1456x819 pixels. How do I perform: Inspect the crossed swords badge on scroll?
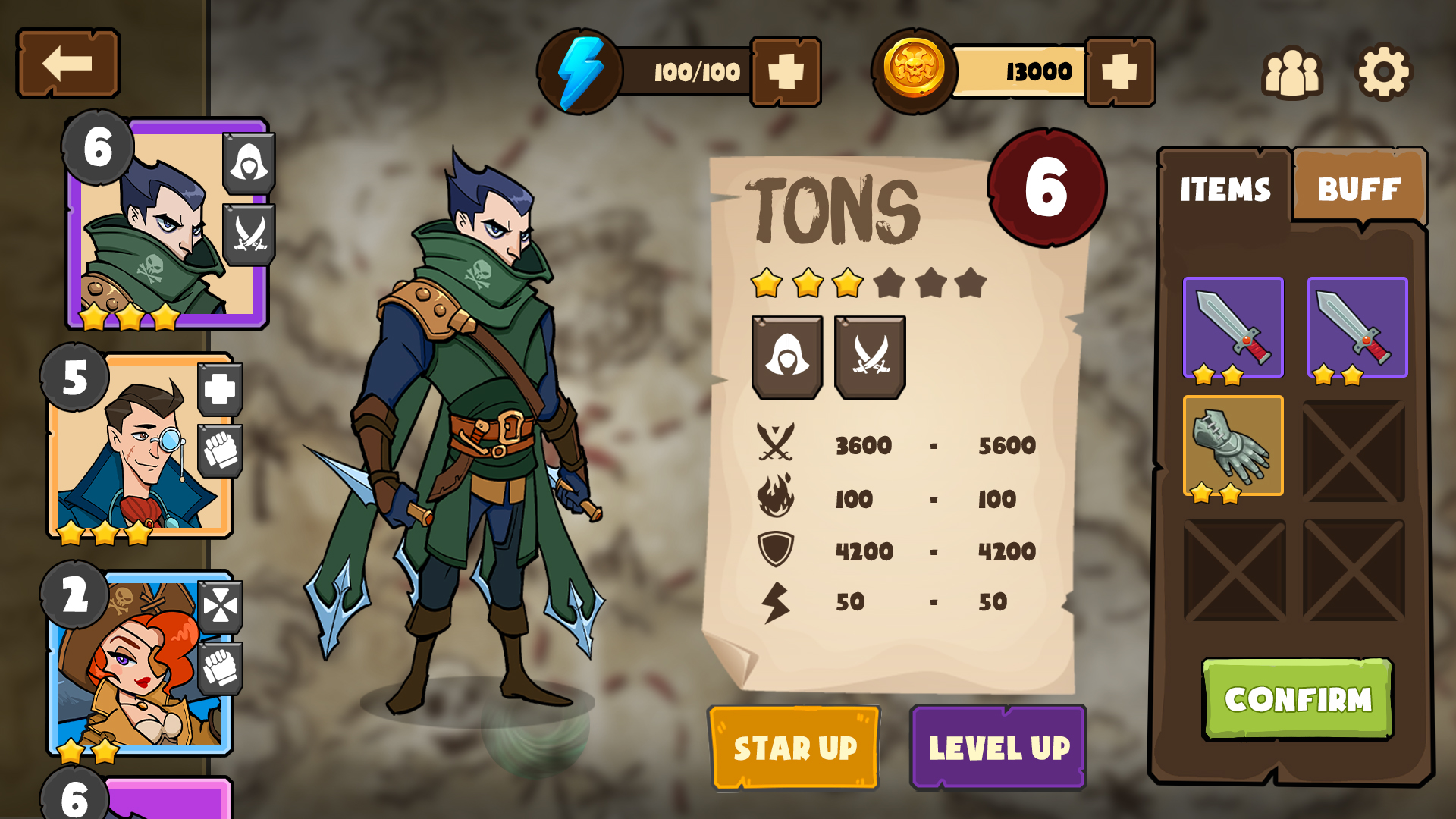[x=870, y=356]
